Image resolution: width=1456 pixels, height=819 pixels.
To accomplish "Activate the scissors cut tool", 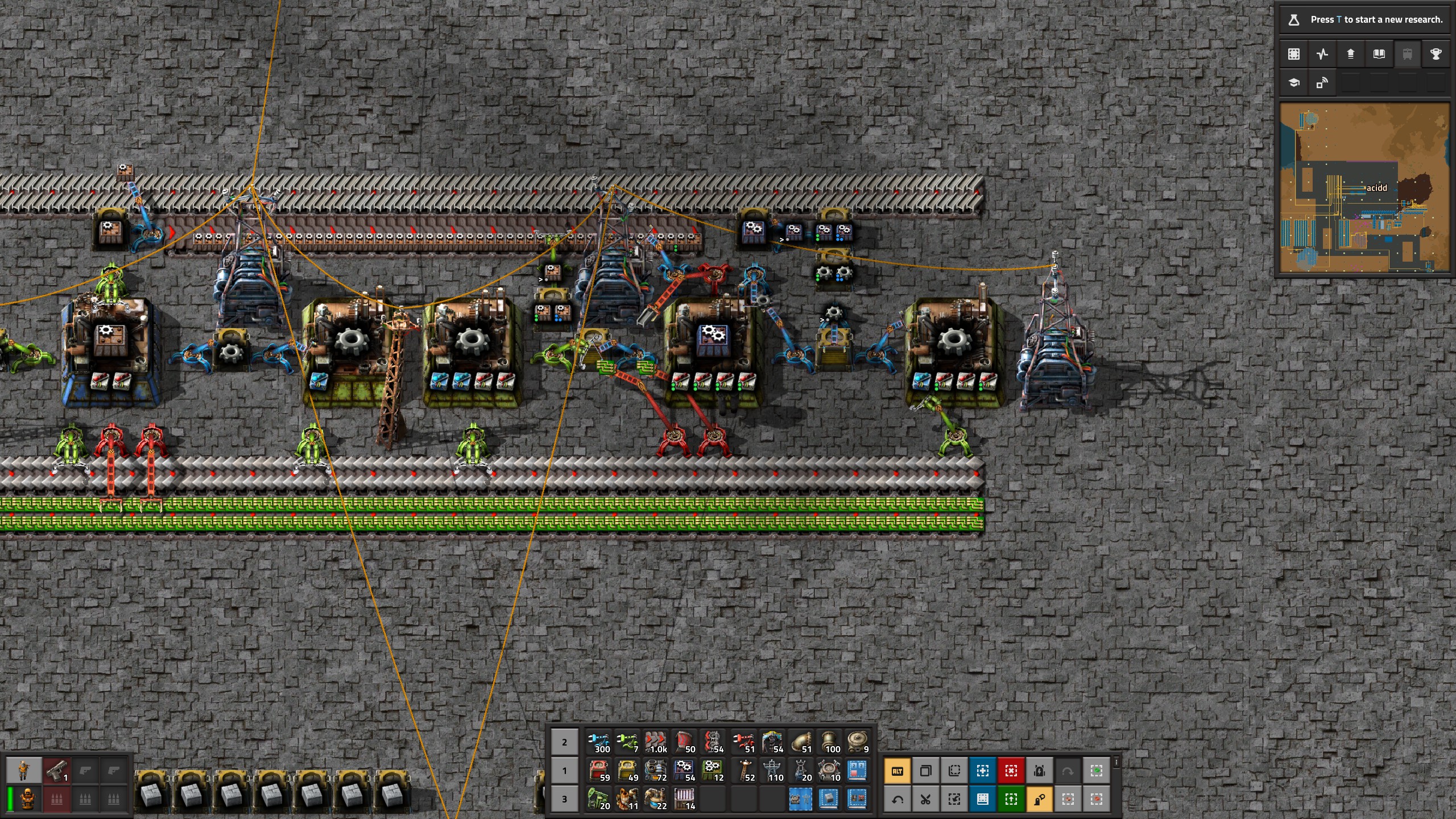I will click(926, 800).
